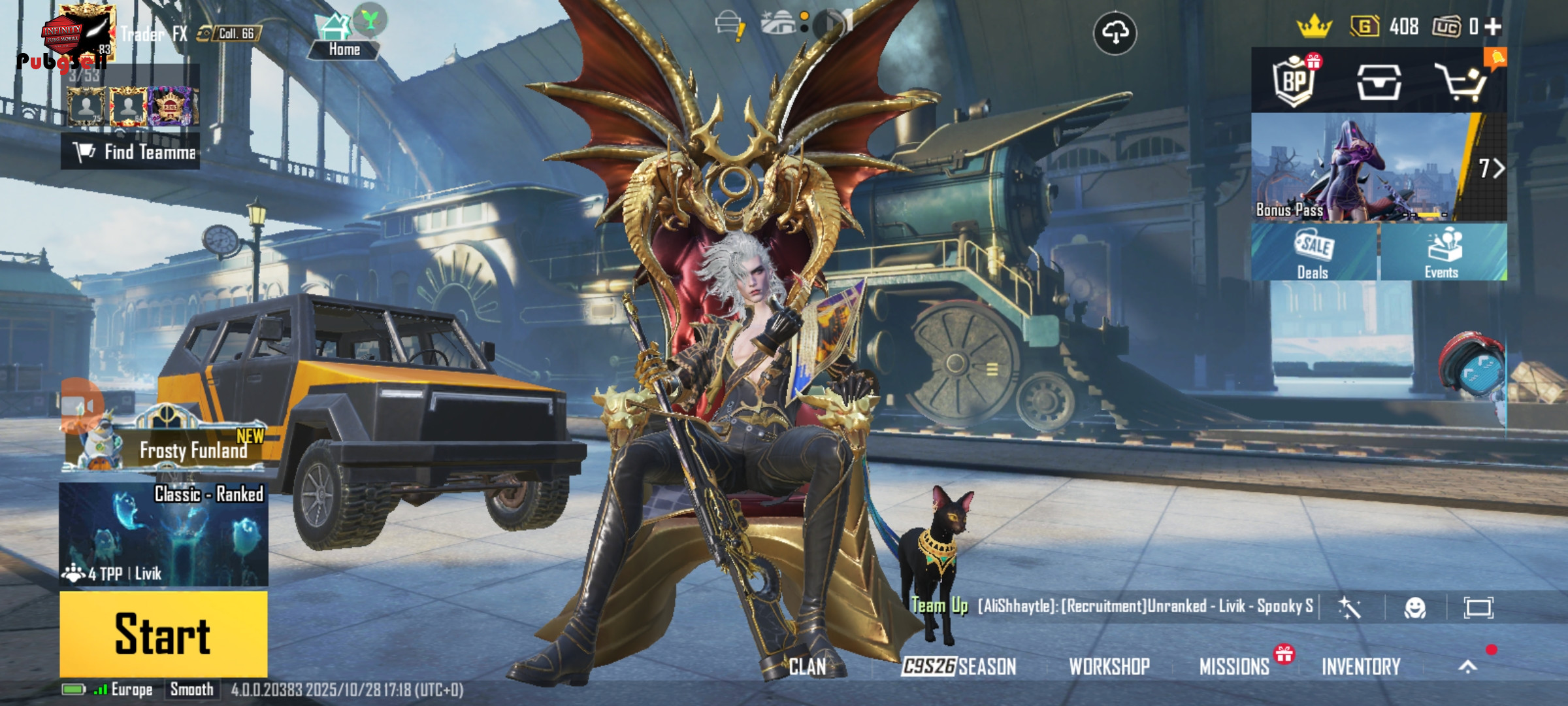Expand the bottom menu arrow
This screenshot has width=1568, height=706.
(x=1467, y=666)
